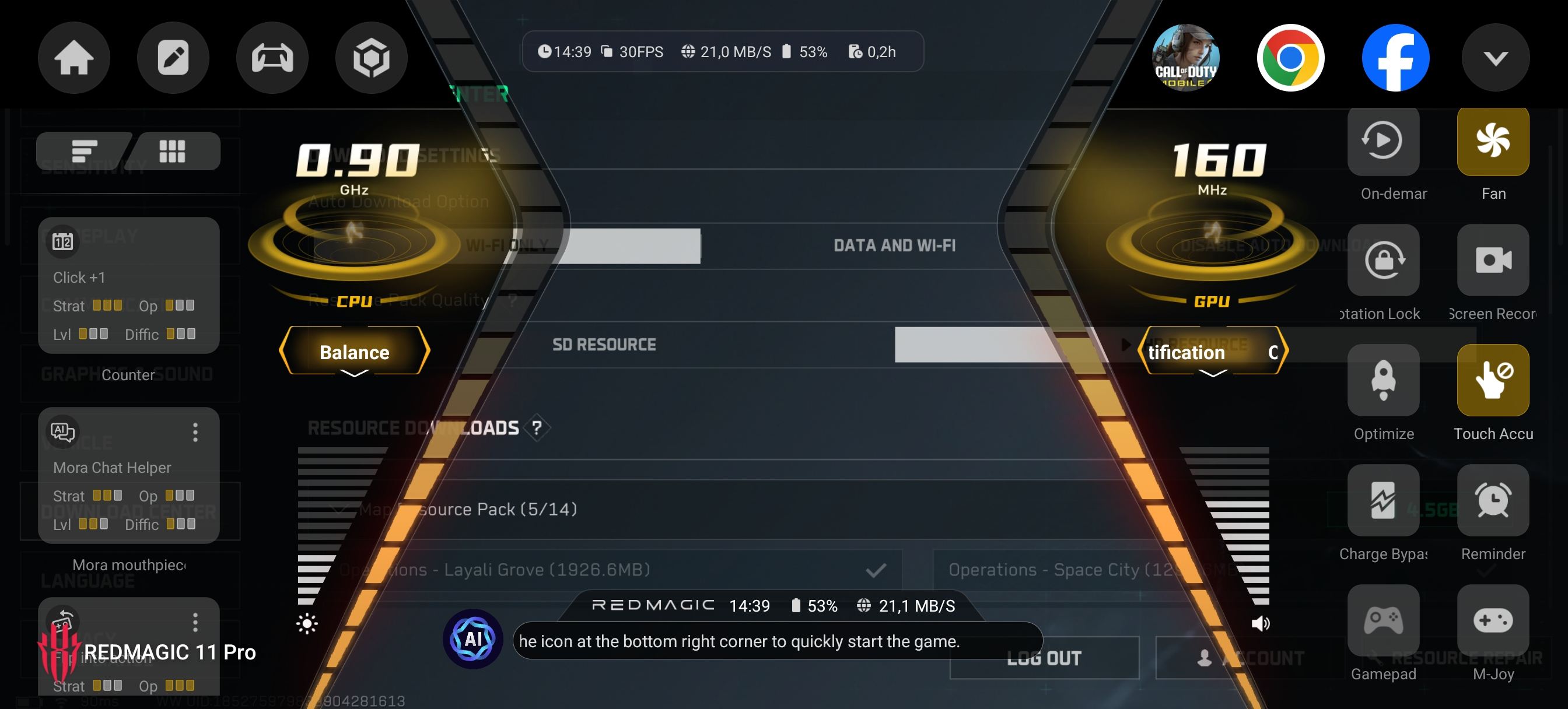Run the Optimize rocket tool
1568x709 pixels.
pos(1383,380)
